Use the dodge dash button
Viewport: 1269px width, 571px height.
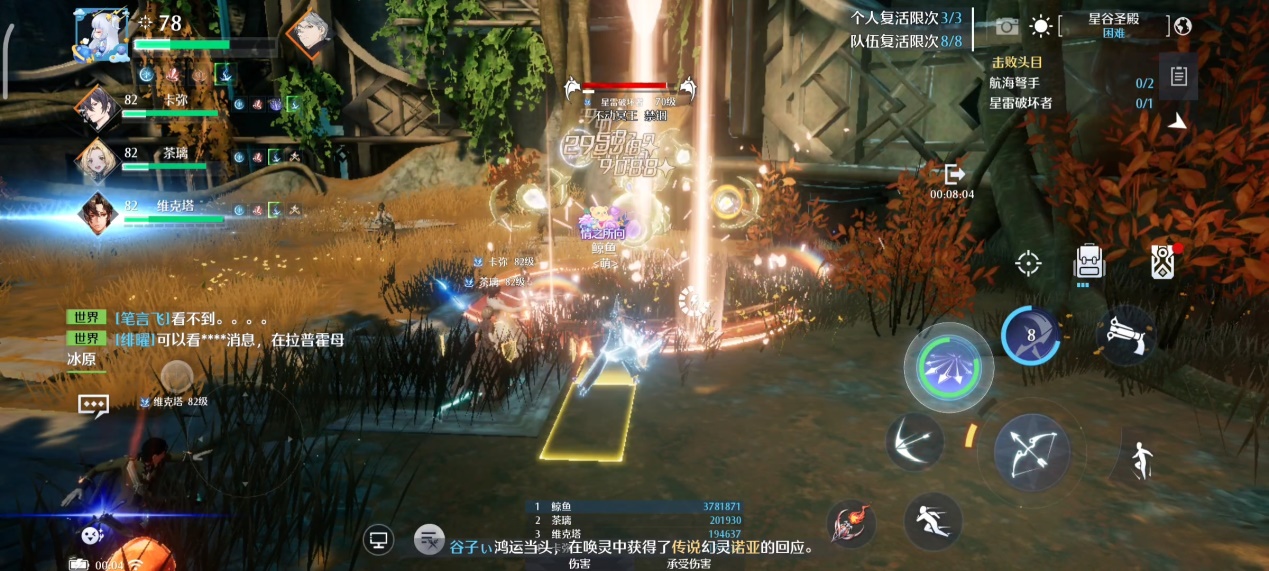[932, 520]
